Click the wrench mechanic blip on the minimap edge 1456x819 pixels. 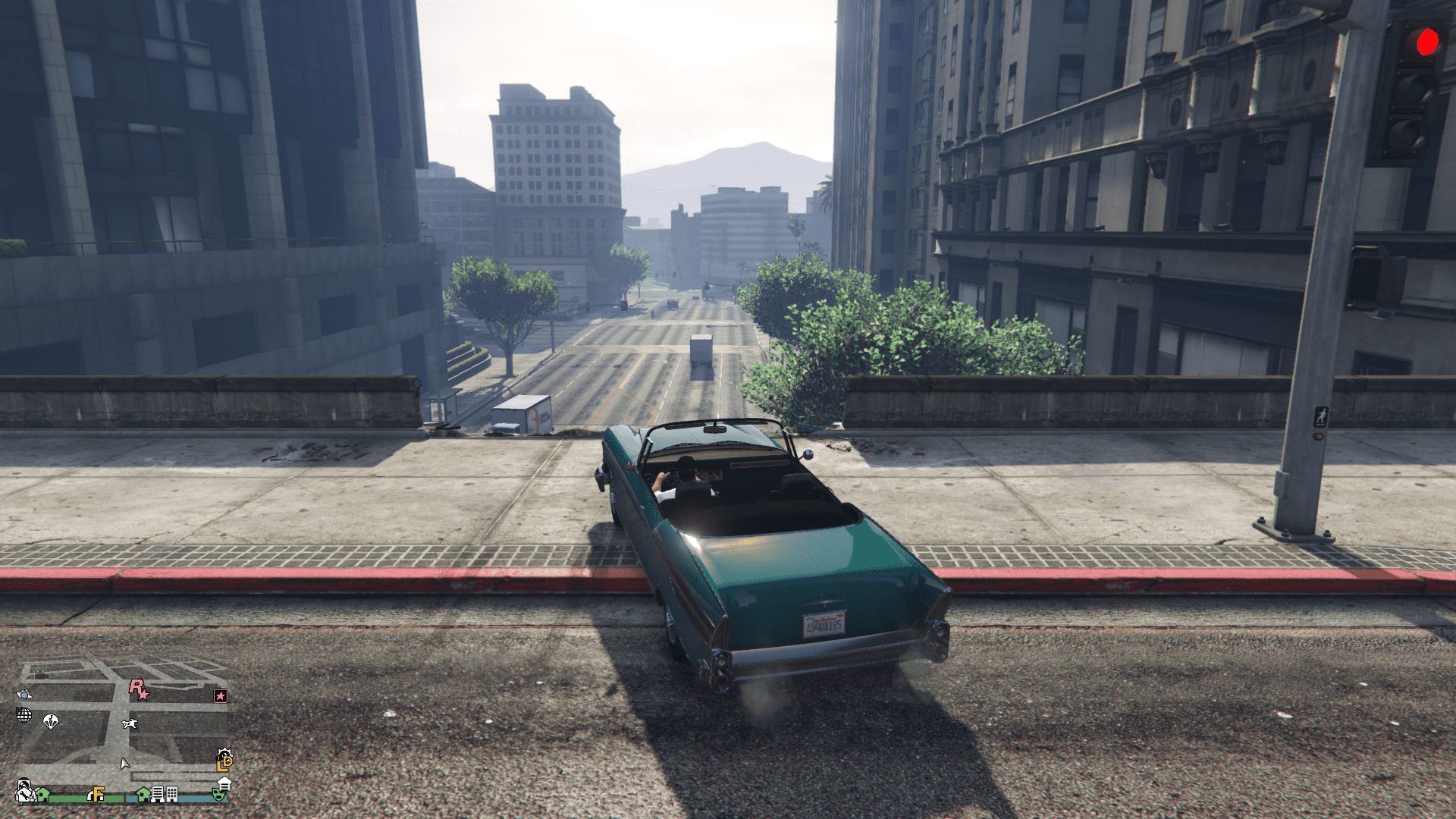point(24,795)
